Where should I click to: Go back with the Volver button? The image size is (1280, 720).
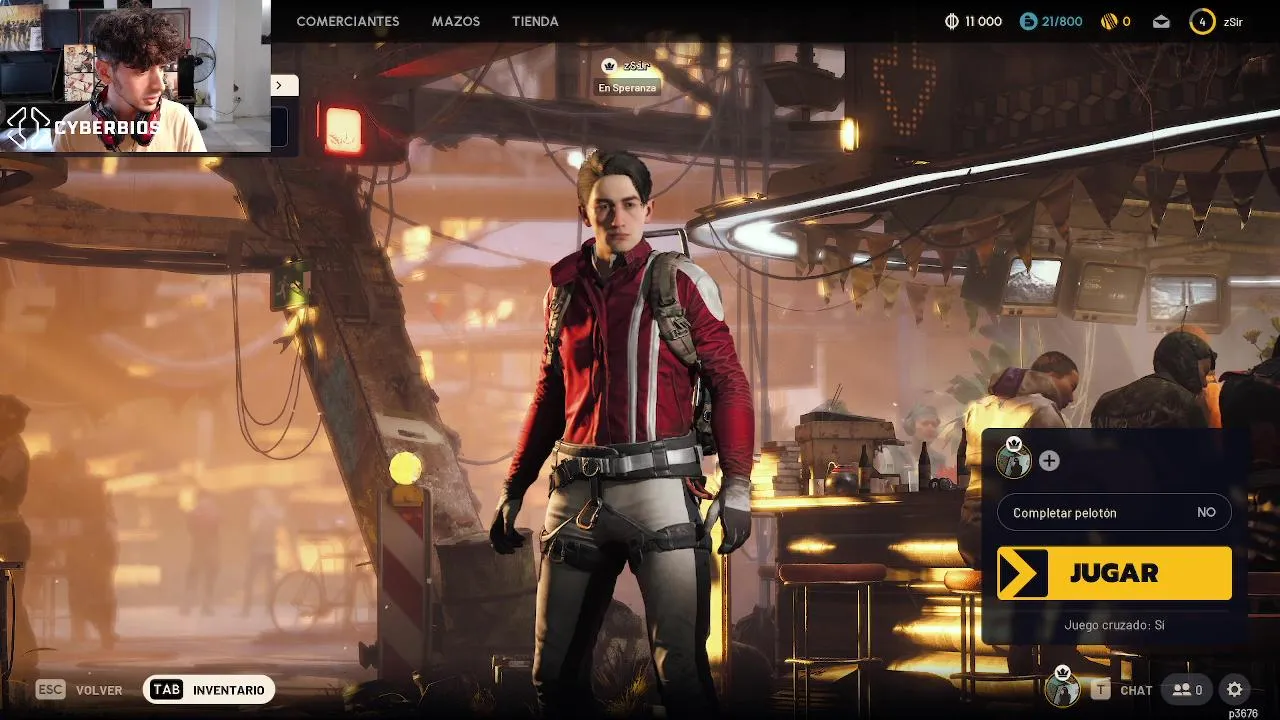click(x=80, y=690)
